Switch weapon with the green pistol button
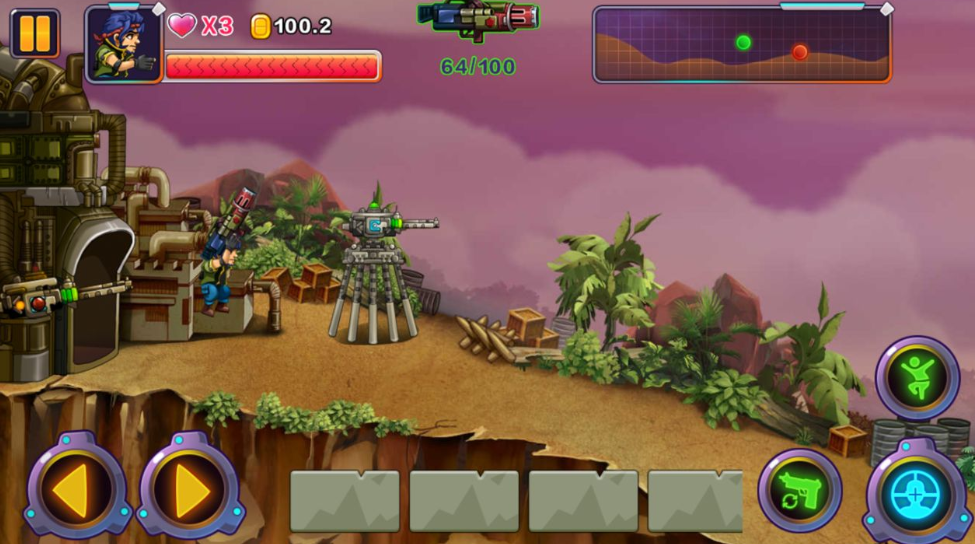This screenshot has height=544, width=975. point(799,490)
